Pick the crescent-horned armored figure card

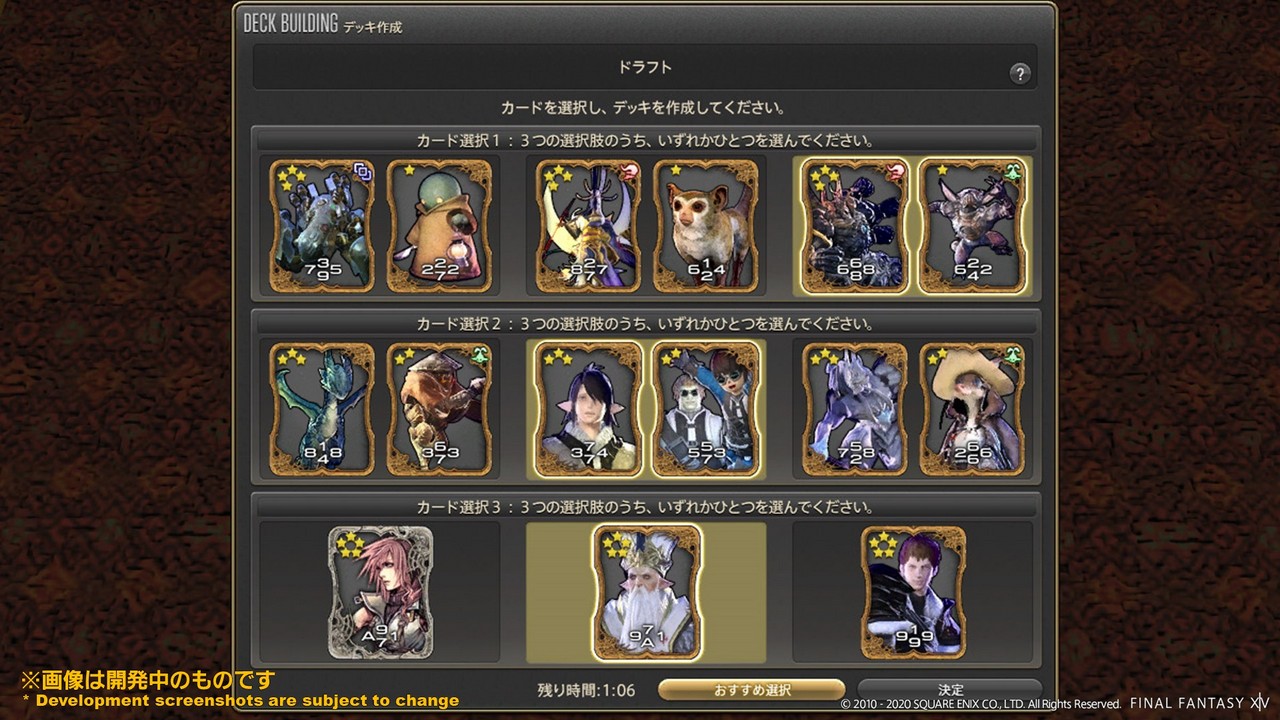pyautogui.click(x=588, y=226)
